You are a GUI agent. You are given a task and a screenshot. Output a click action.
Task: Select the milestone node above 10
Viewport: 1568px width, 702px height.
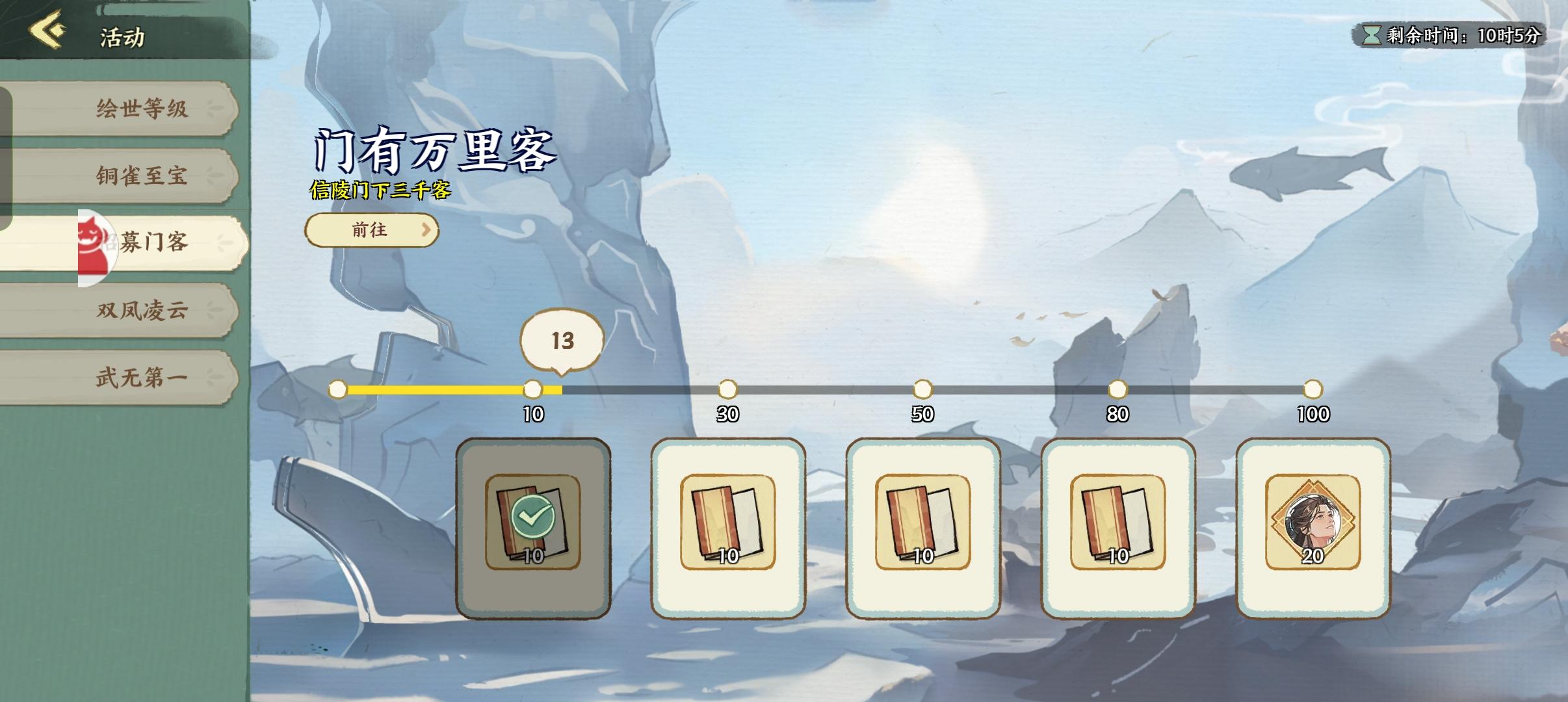(534, 389)
